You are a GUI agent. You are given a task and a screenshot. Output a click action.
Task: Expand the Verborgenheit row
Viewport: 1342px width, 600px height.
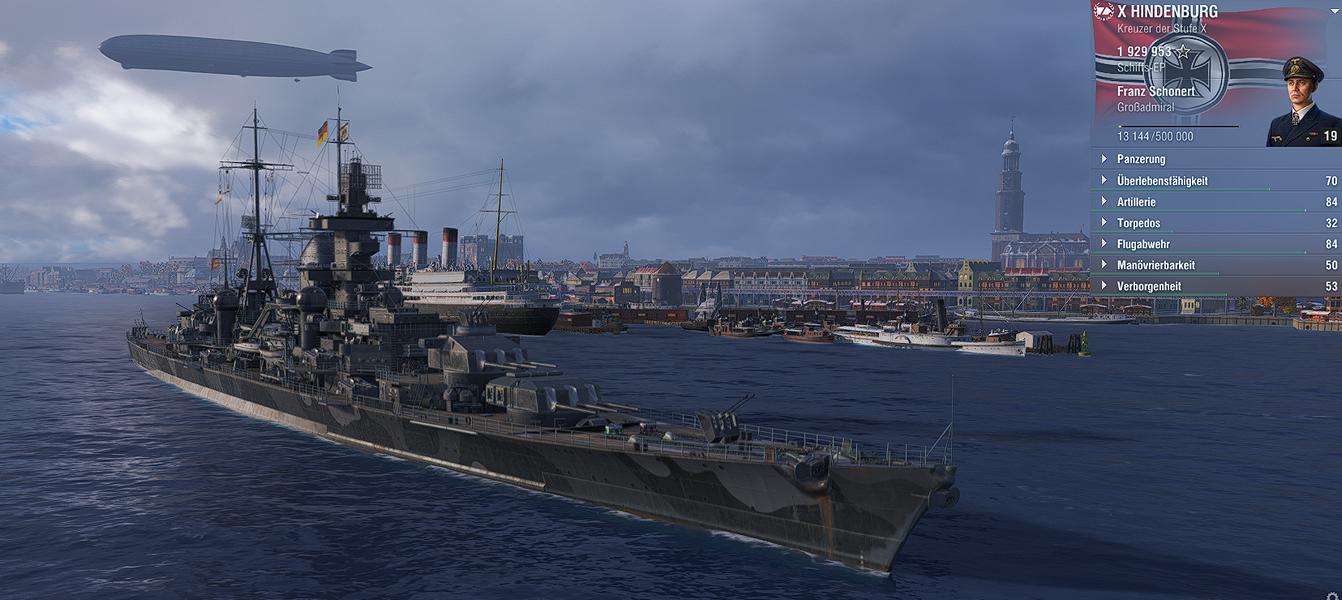point(1149,286)
